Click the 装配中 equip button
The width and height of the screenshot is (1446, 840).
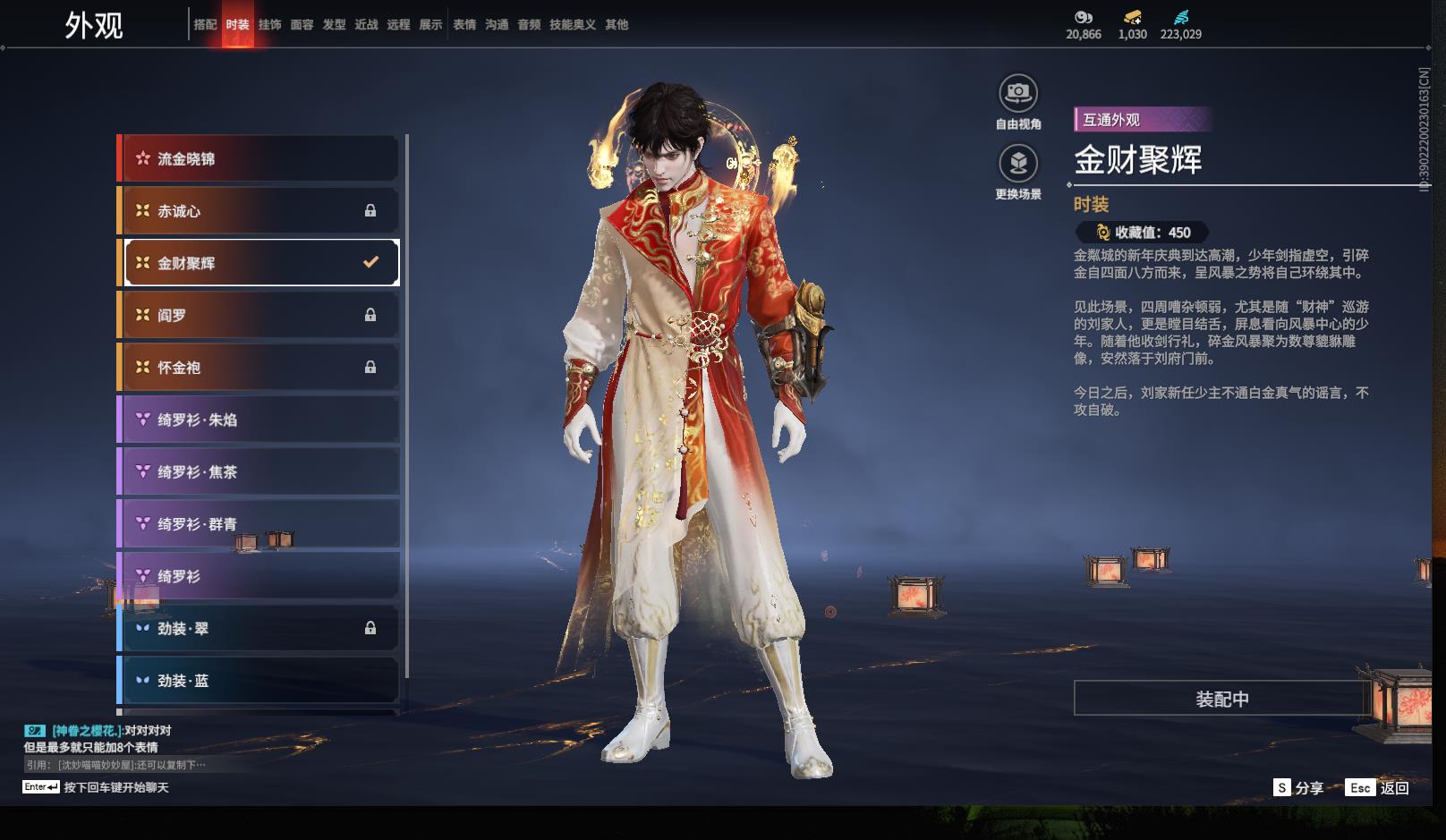[1221, 699]
